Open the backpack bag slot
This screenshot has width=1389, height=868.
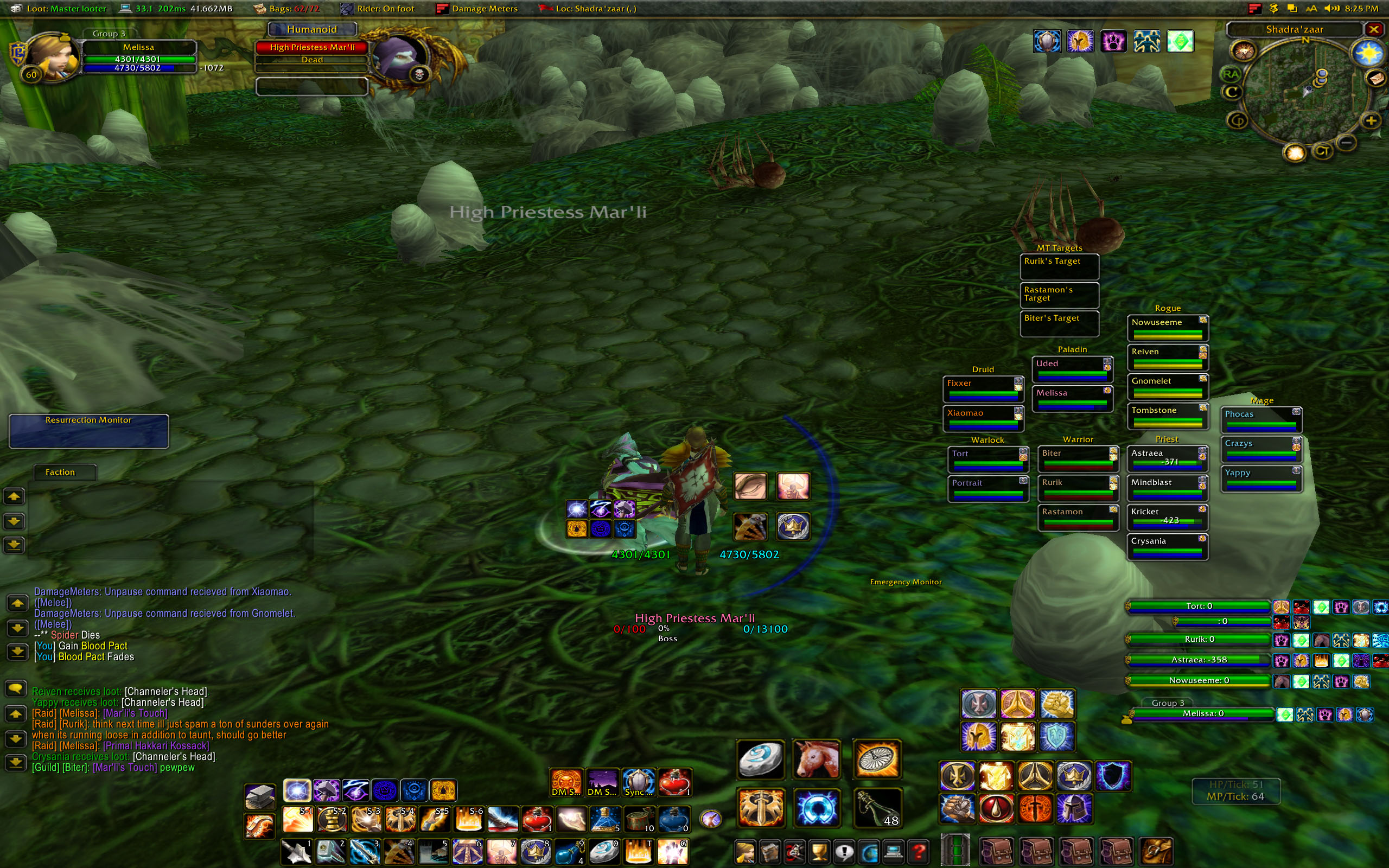(x=1156, y=850)
